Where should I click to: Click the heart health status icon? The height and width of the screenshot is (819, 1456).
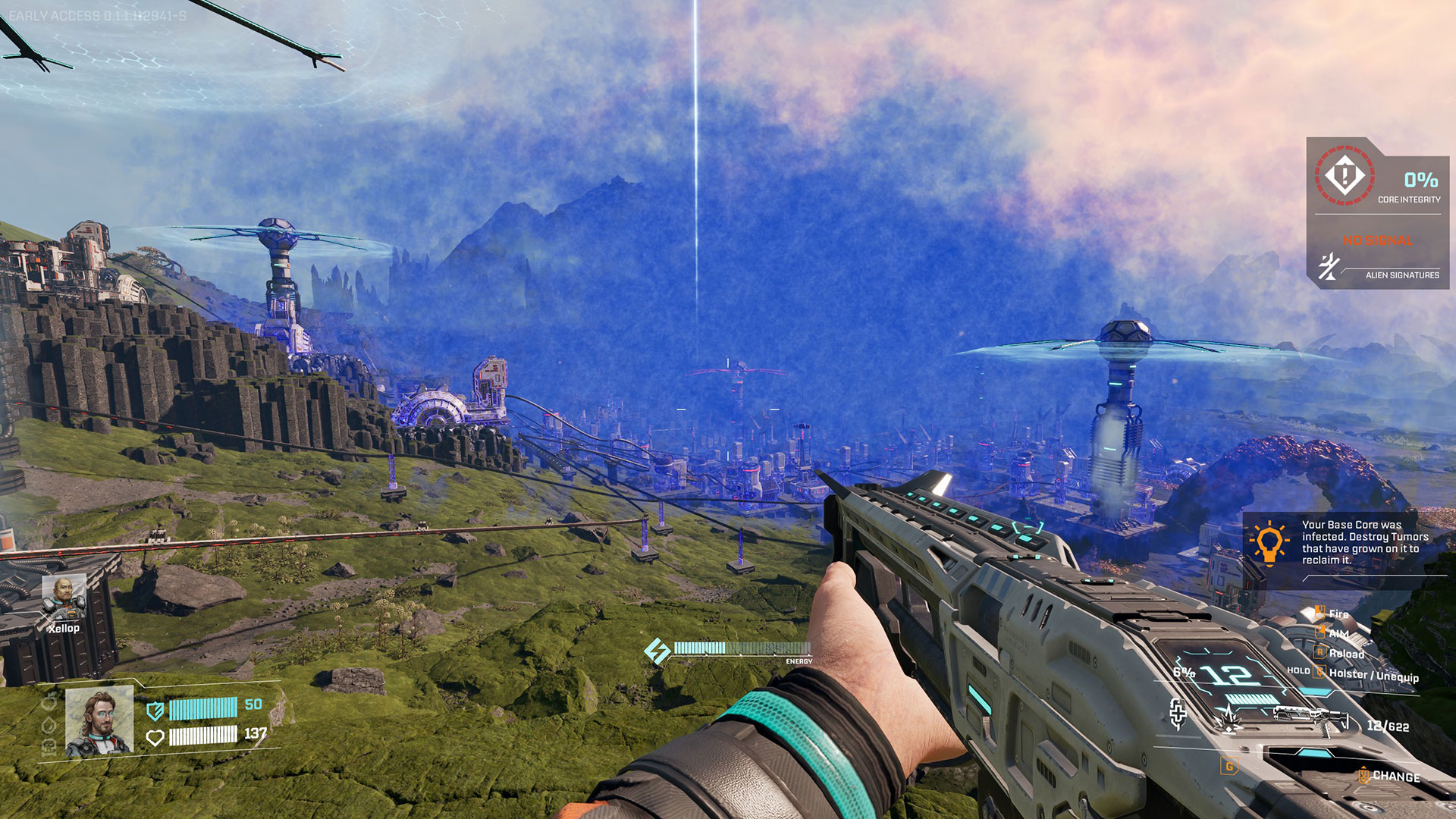pyautogui.click(x=155, y=737)
